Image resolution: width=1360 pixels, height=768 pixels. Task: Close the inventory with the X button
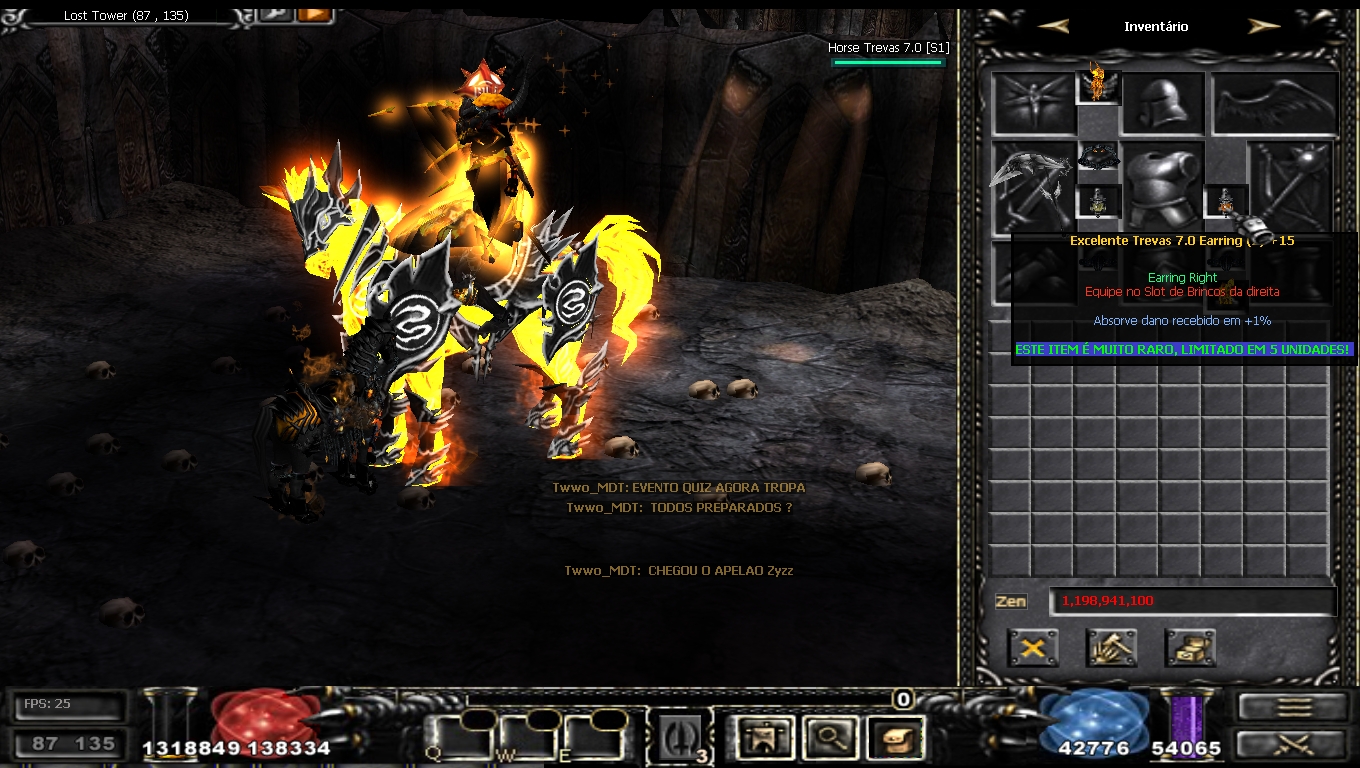[1033, 648]
